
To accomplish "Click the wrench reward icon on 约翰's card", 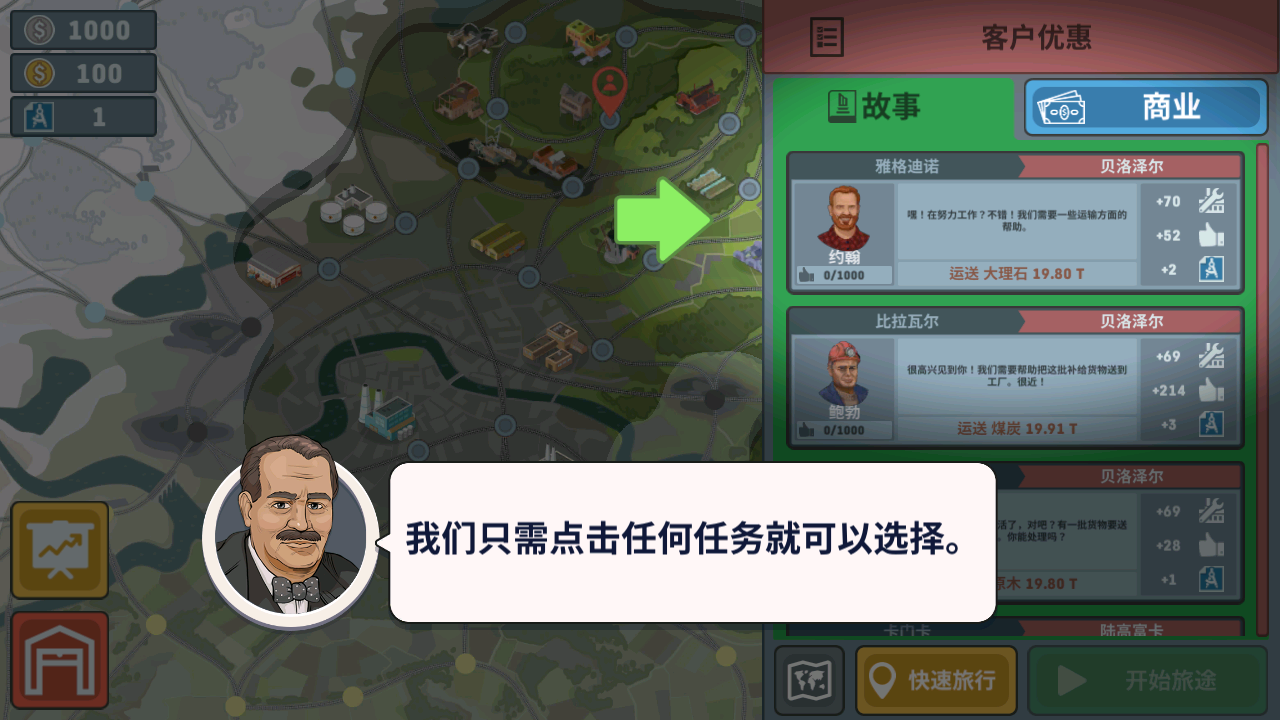I will [1213, 199].
